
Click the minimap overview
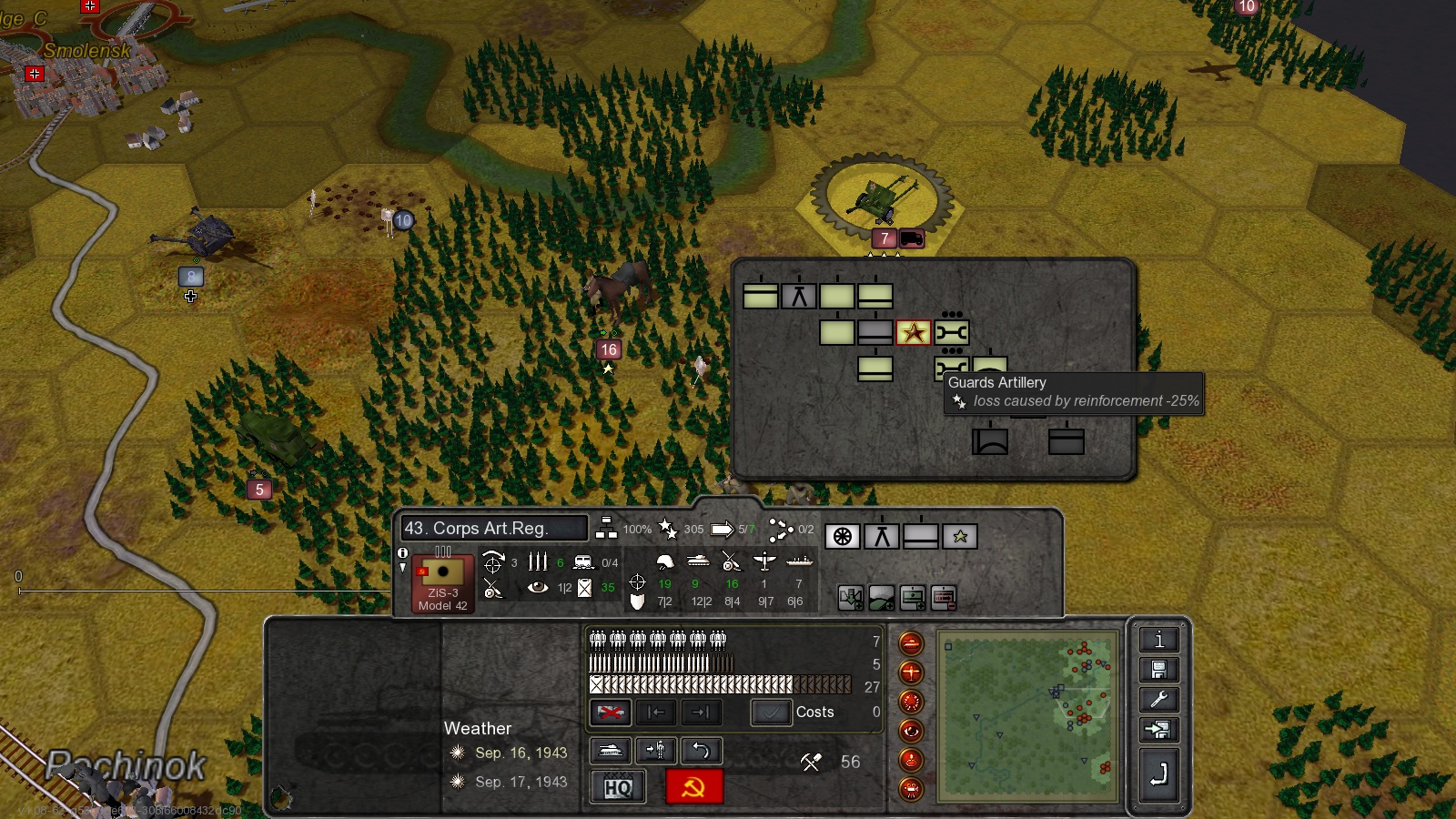pyautogui.click(x=1028, y=716)
